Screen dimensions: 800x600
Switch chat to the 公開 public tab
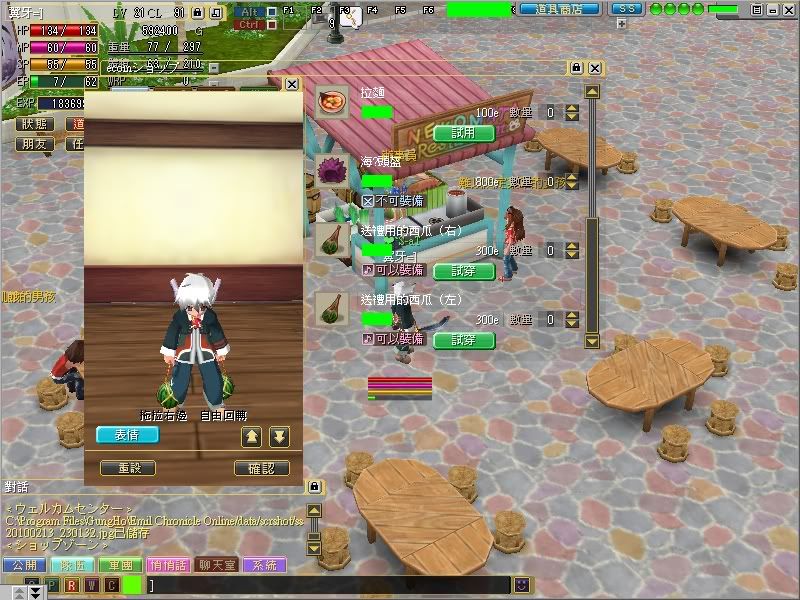click(x=23, y=565)
